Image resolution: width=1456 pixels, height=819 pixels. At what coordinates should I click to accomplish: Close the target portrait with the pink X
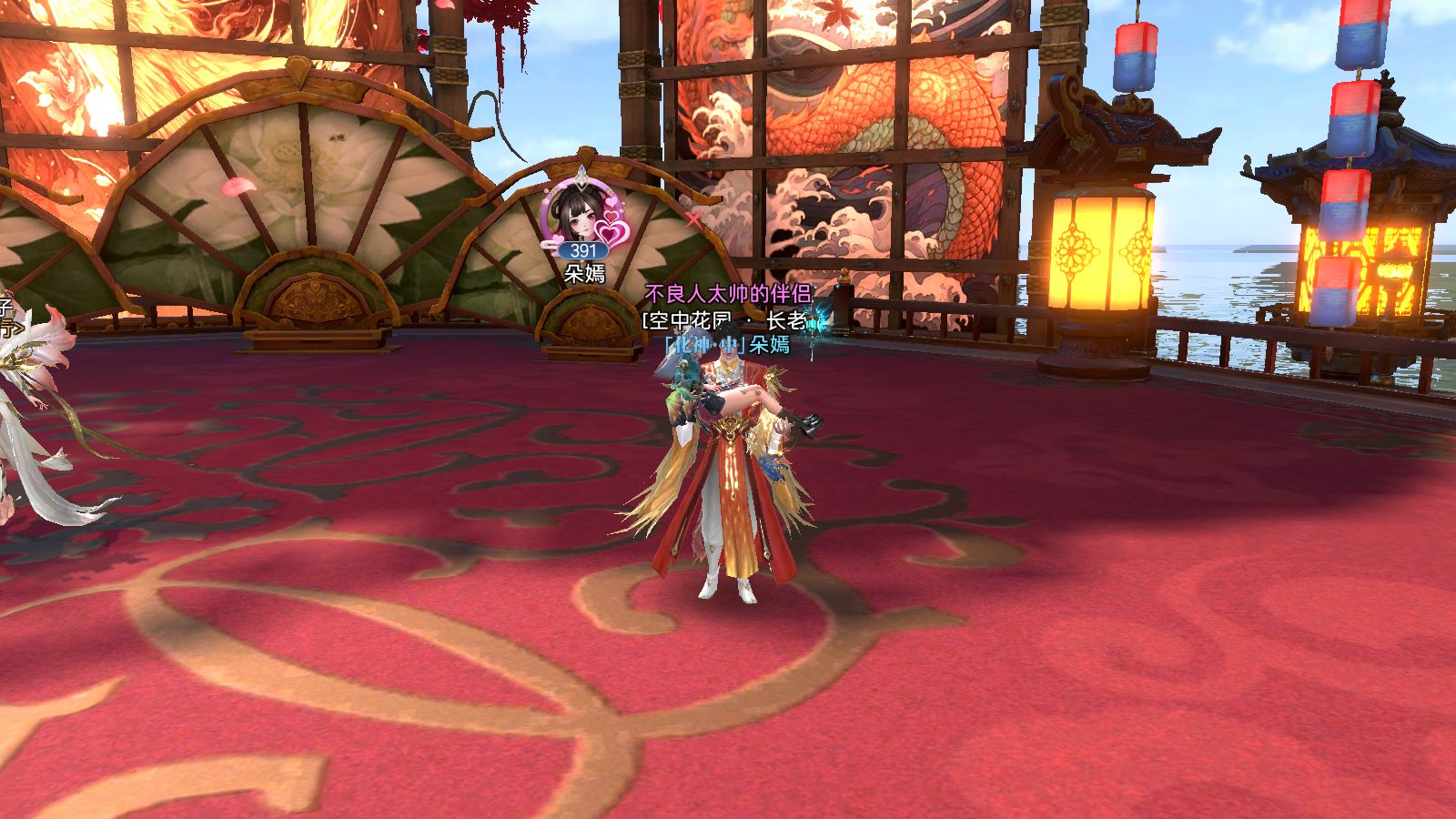coord(694,218)
